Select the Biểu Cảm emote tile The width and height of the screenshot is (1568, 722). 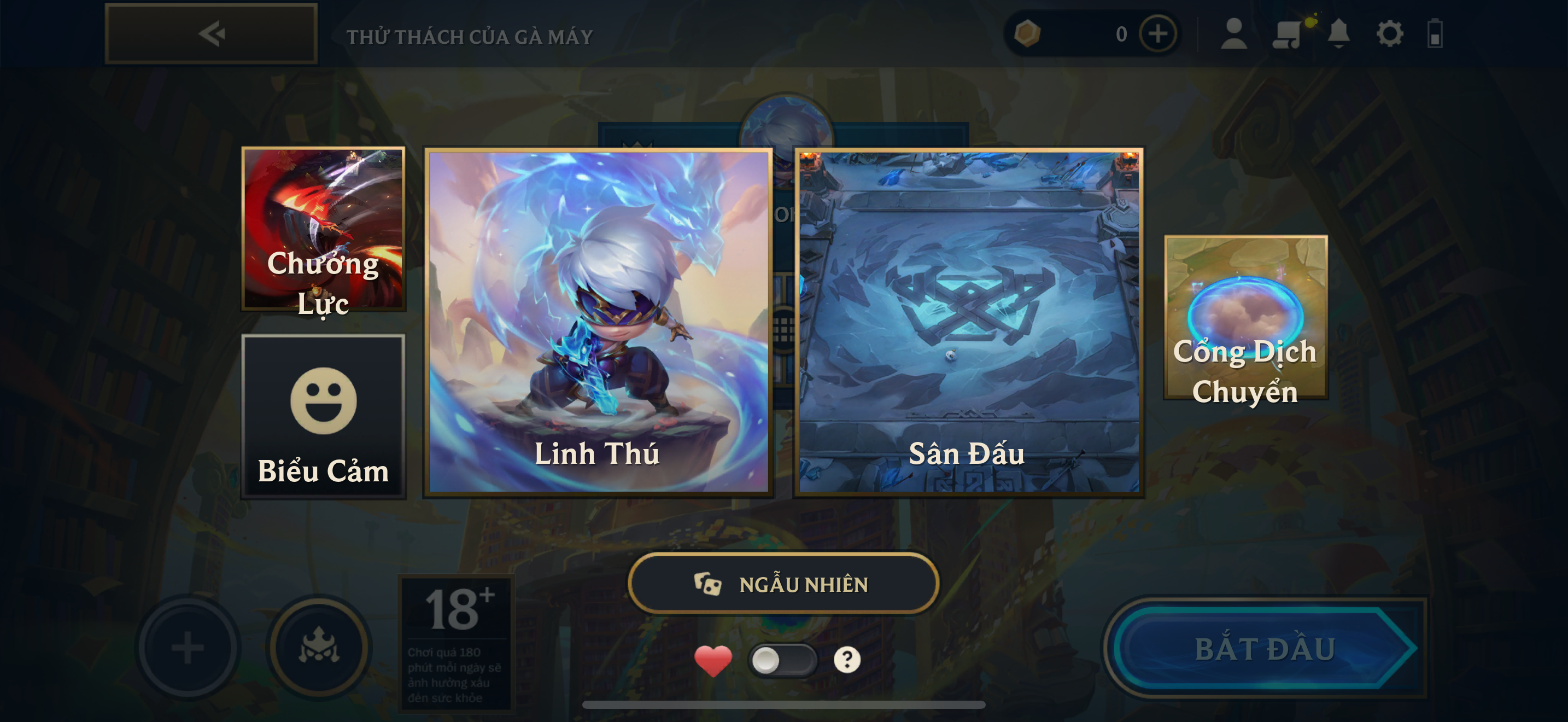click(x=323, y=416)
